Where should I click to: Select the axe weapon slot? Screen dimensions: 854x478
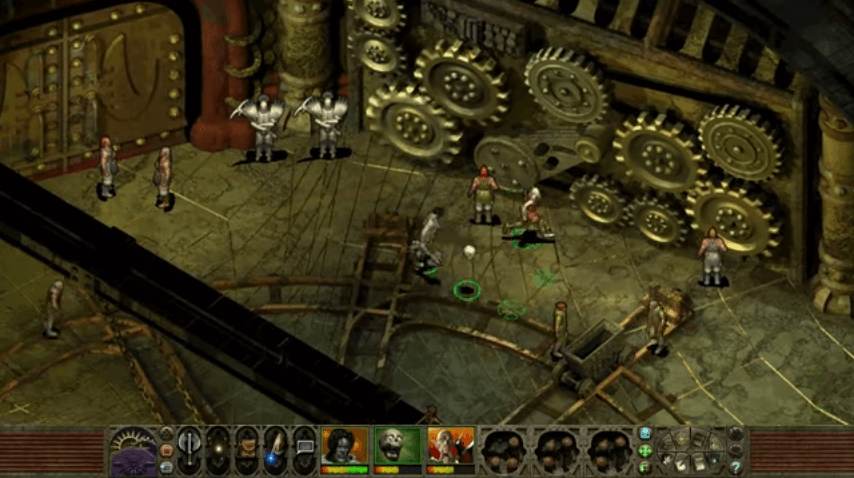pos(190,448)
